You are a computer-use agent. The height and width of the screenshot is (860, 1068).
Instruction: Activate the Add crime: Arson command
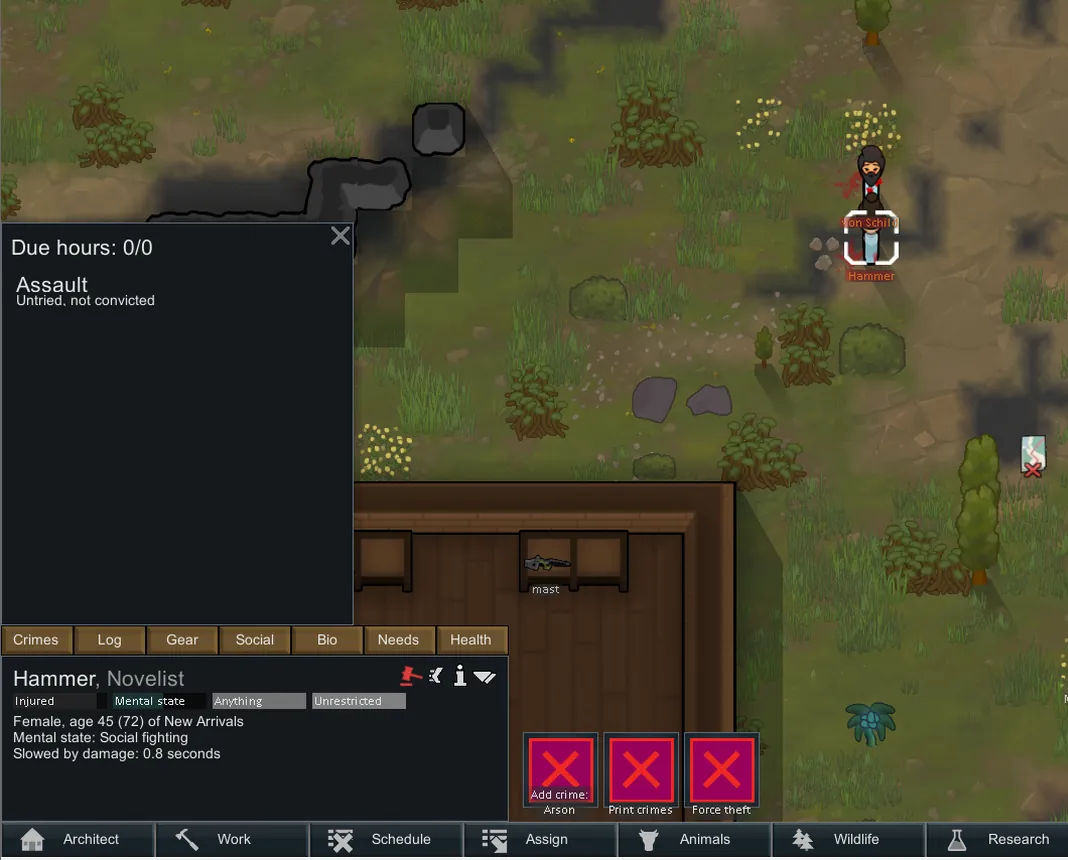[560, 770]
